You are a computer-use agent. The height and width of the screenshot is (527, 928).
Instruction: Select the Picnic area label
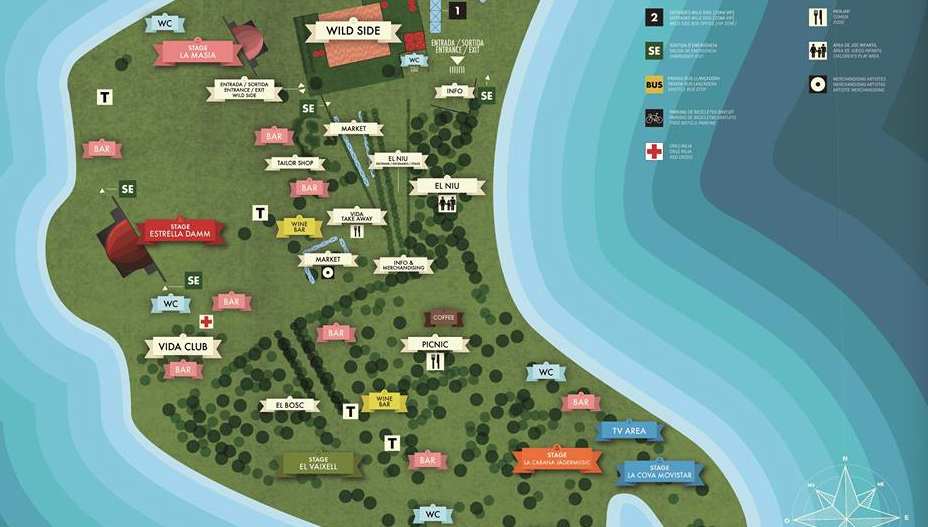pyautogui.click(x=436, y=344)
